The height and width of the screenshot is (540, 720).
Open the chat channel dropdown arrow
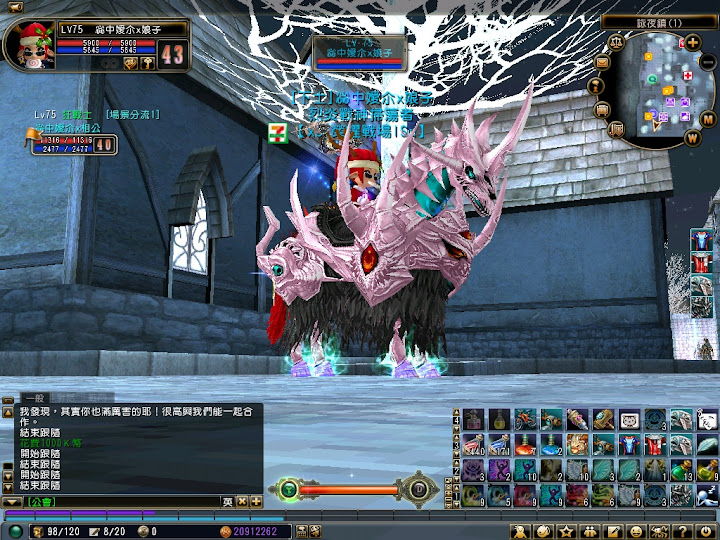[11, 501]
